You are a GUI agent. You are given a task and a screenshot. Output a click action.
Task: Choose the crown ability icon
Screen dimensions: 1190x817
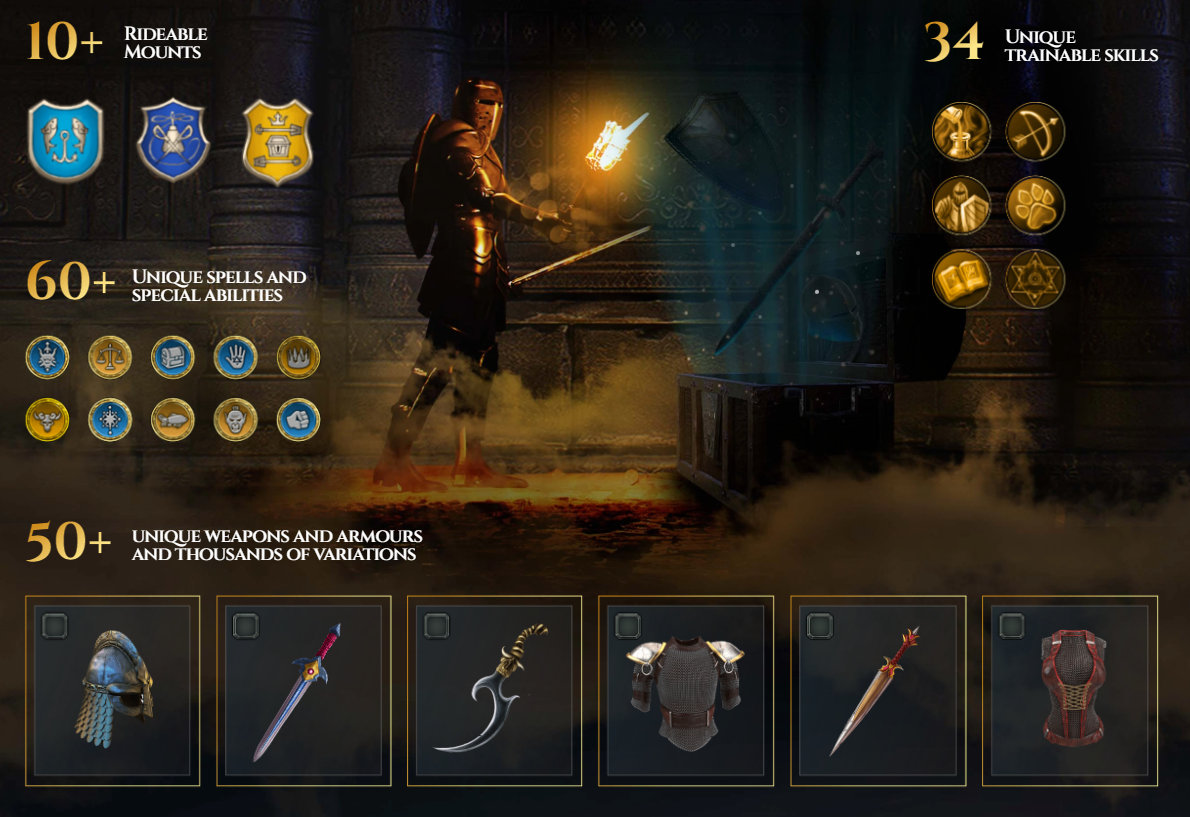coord(297,357)
